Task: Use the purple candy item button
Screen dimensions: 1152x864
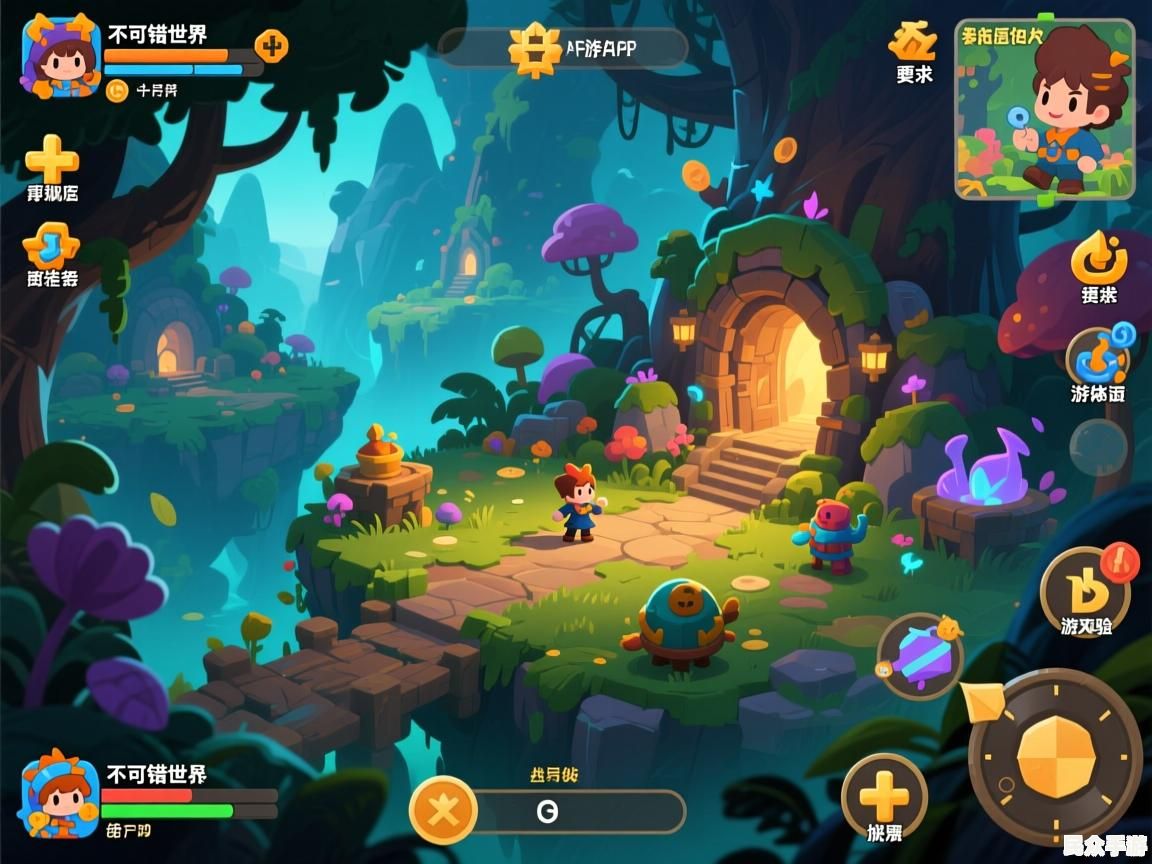Action: click(x=920, y=656)
